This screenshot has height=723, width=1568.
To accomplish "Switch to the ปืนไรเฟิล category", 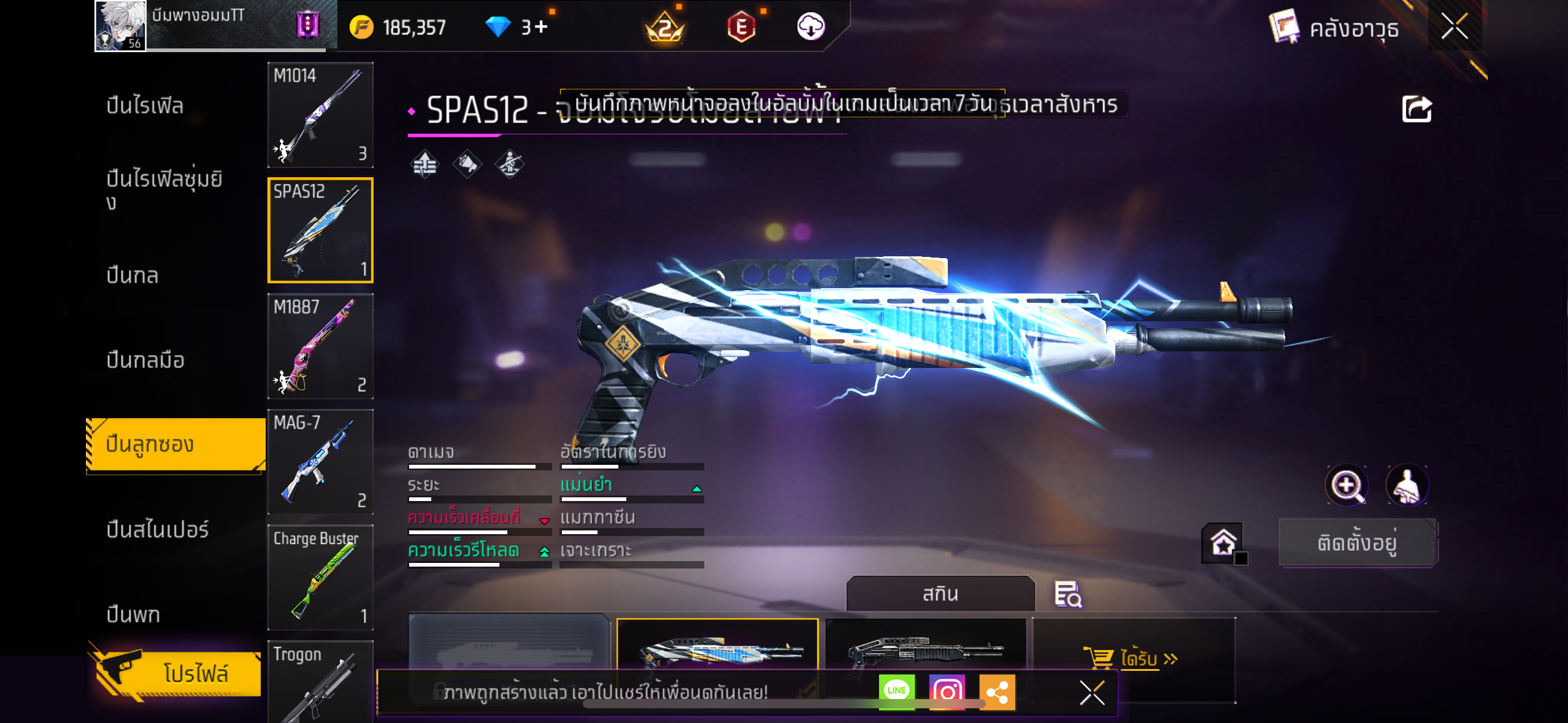I will coord(145,105).
